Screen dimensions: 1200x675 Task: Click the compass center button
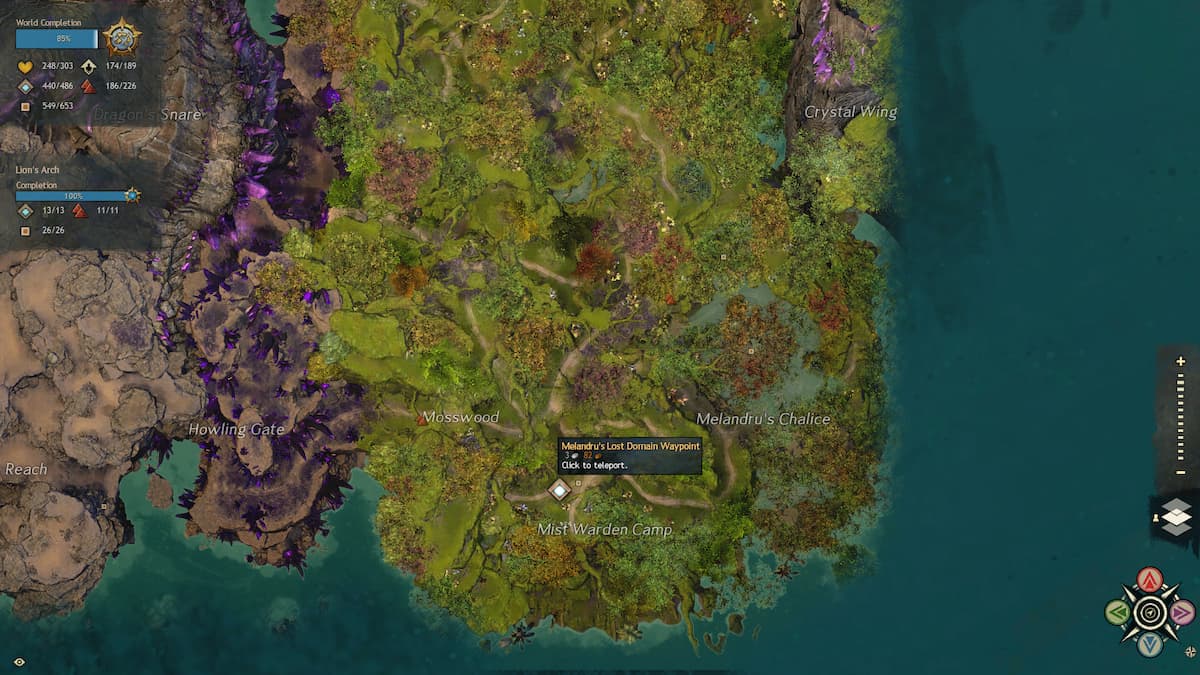pos(1150,612)
